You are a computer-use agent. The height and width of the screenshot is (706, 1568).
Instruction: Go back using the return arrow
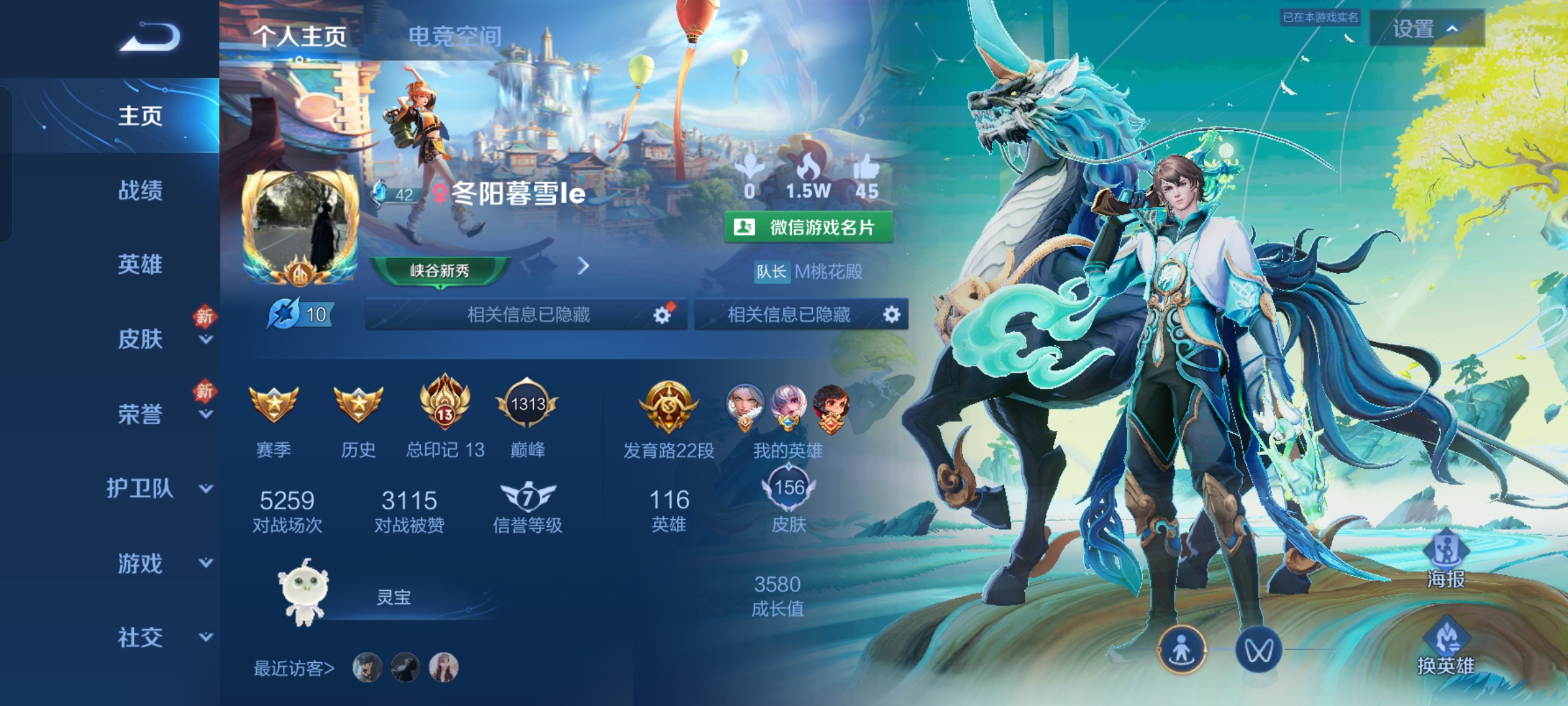[x=150, y=37]
